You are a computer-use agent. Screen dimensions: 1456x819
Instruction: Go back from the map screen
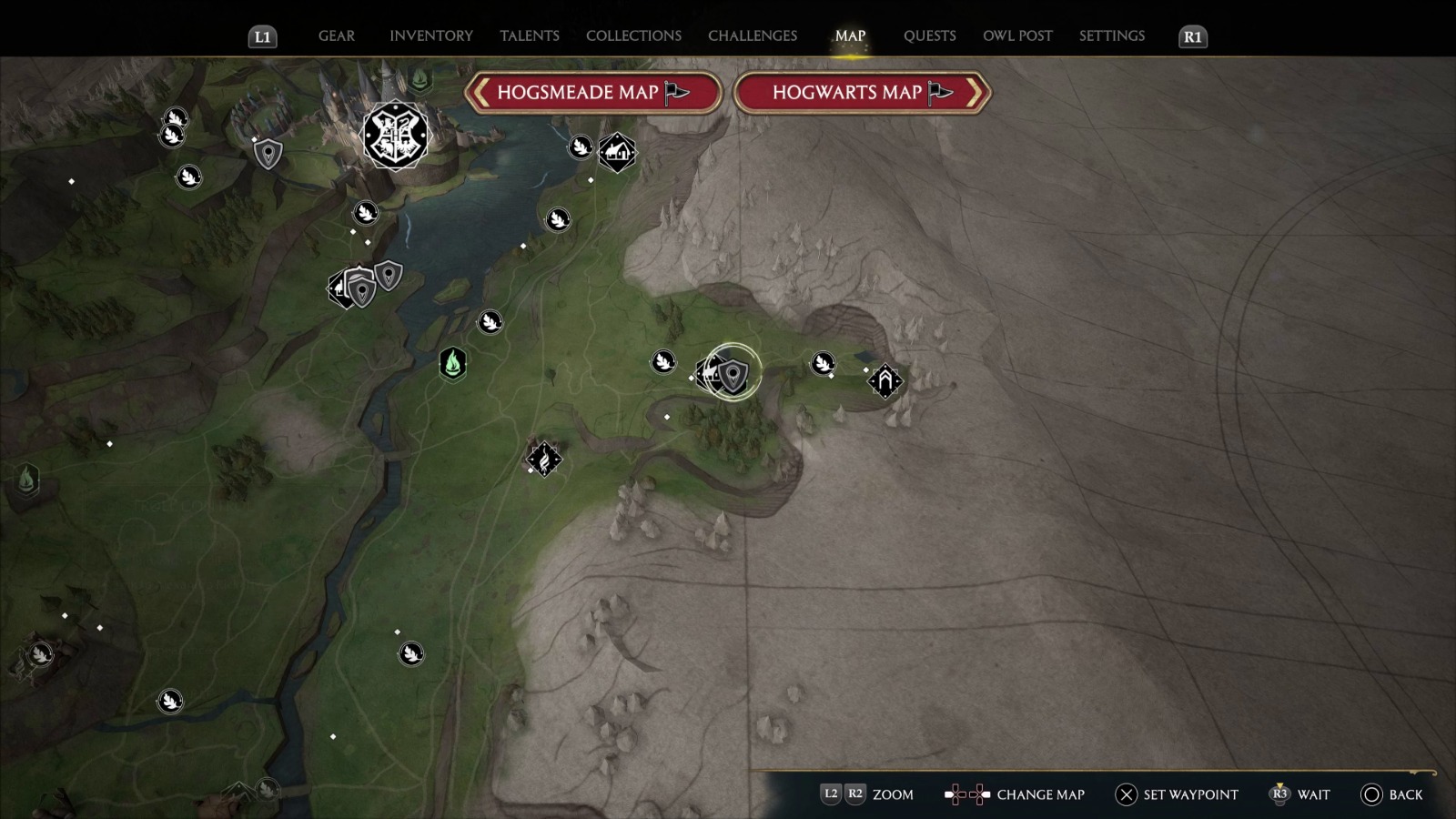(x=1391, y=794)
